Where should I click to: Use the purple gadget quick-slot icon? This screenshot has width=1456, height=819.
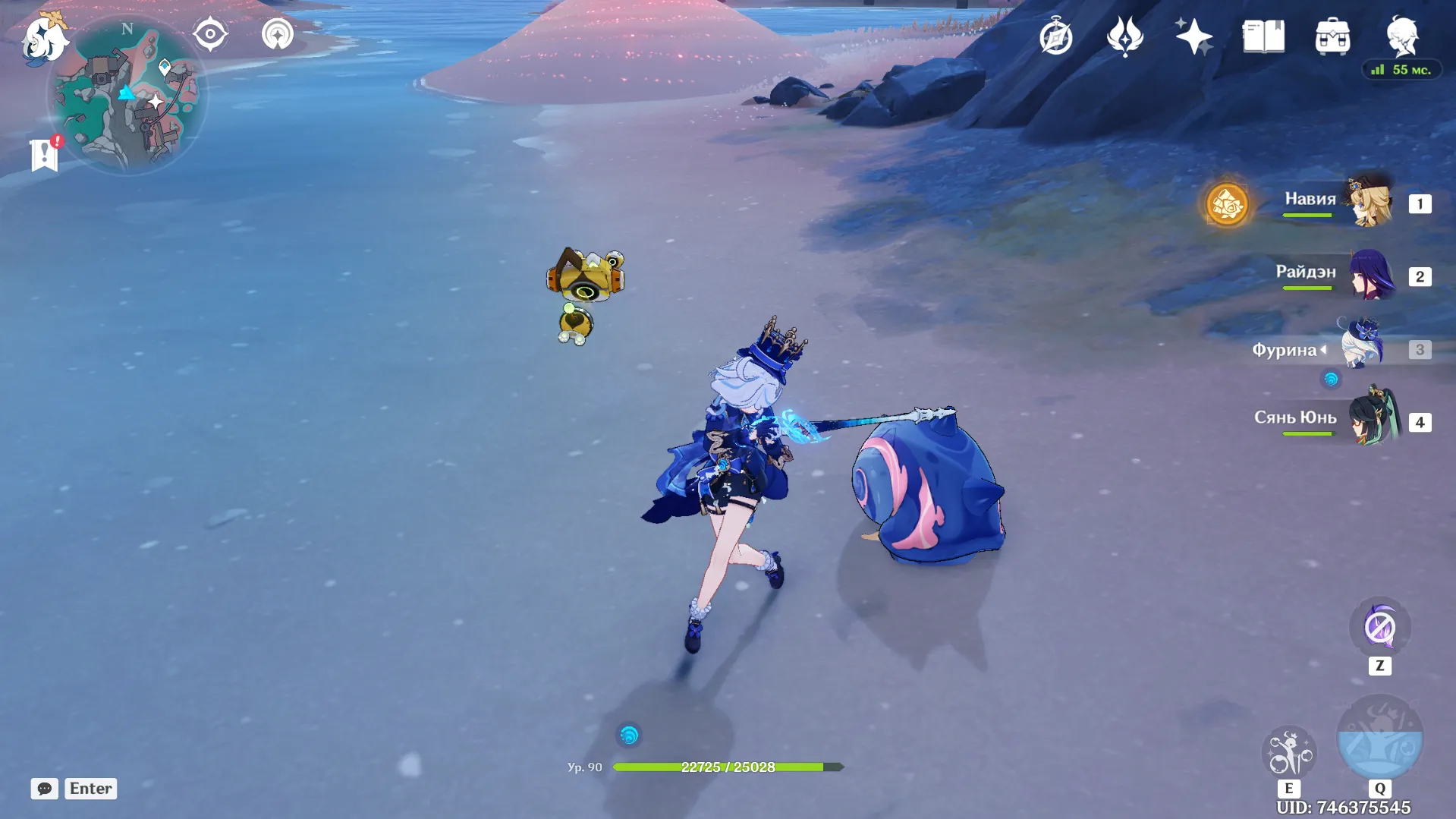[x=1379, y=628]
